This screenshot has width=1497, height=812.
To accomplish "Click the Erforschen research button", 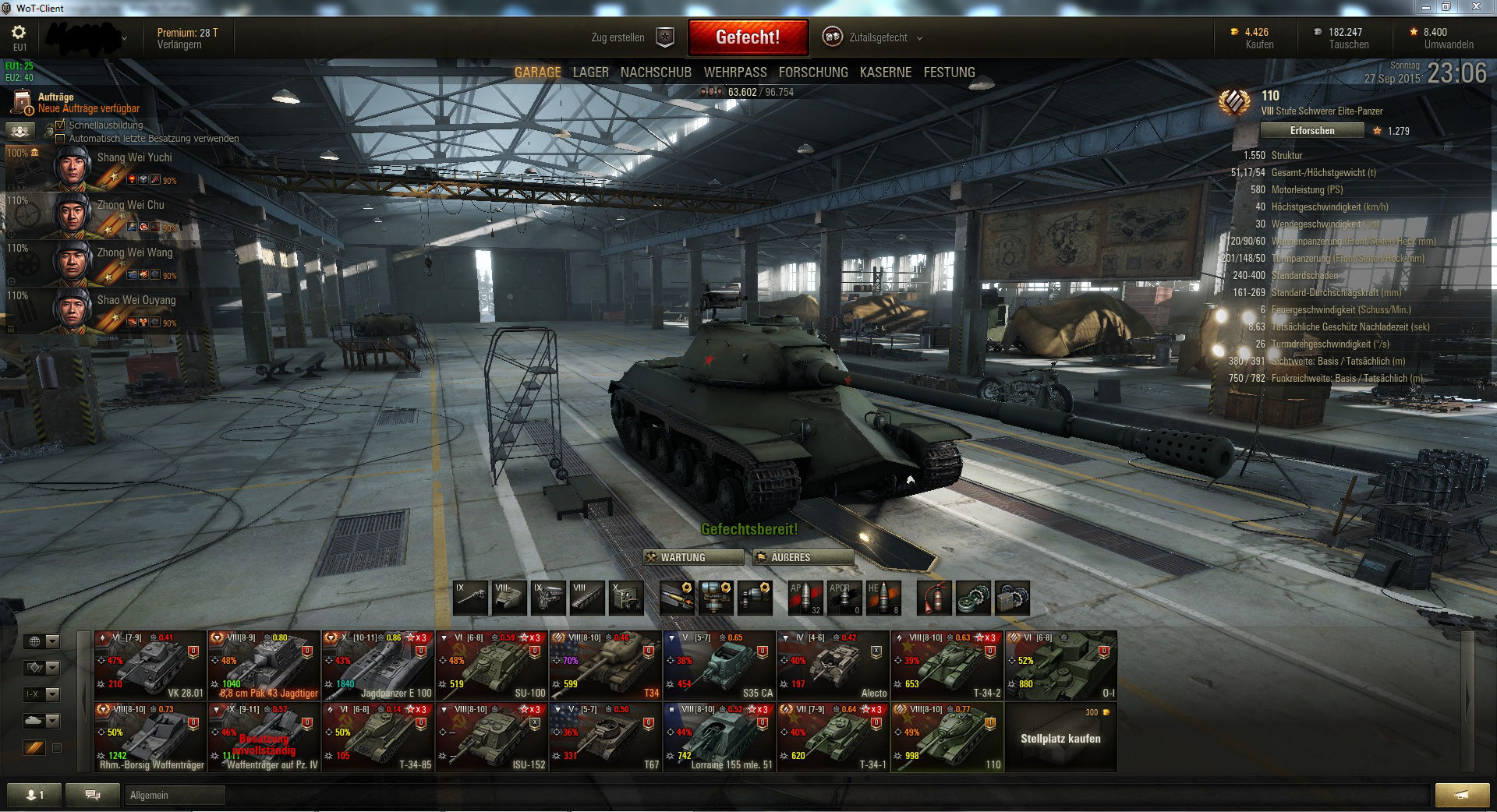I will [1311, 131].
